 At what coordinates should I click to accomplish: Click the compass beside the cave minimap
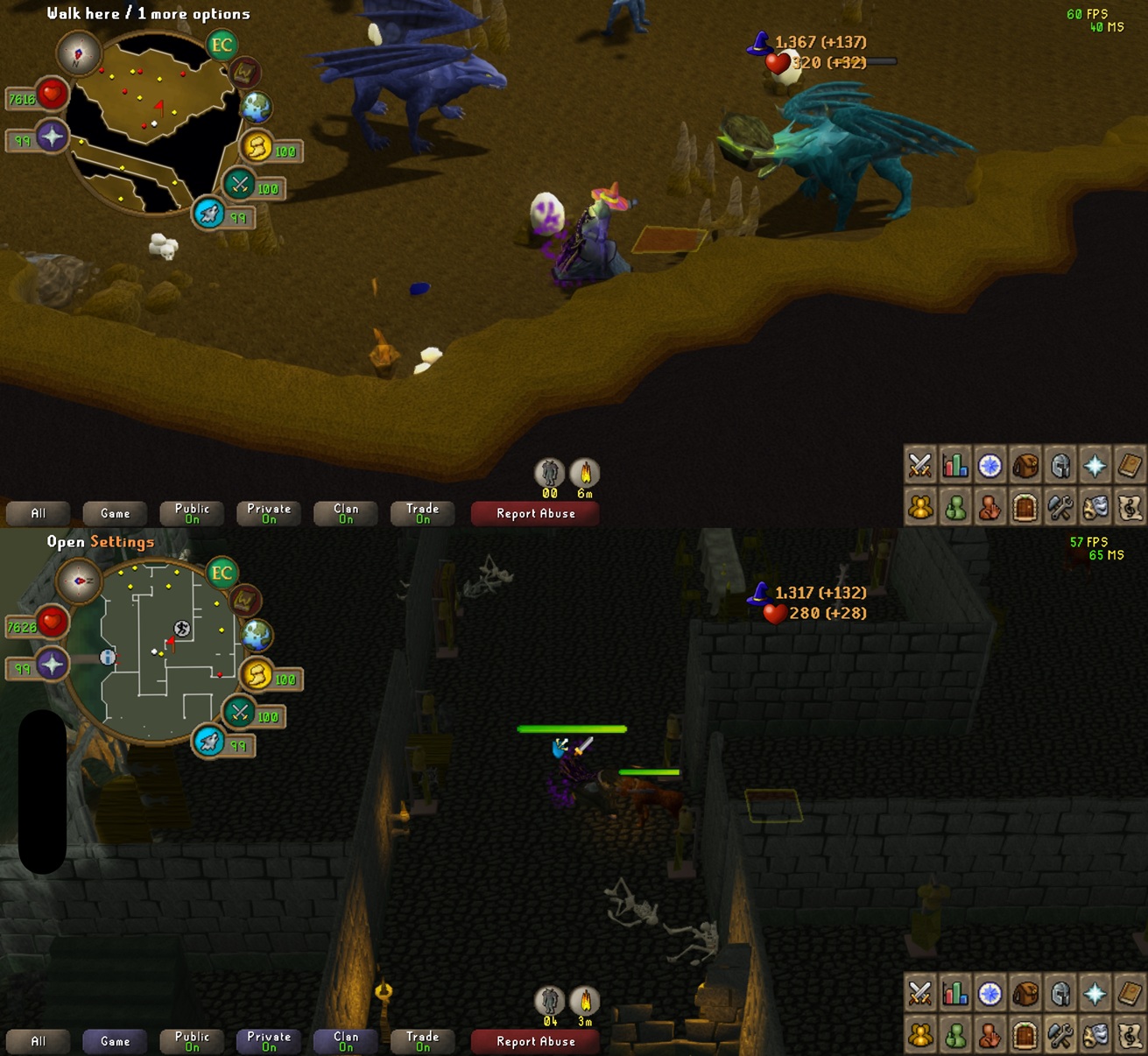[78, 53]
